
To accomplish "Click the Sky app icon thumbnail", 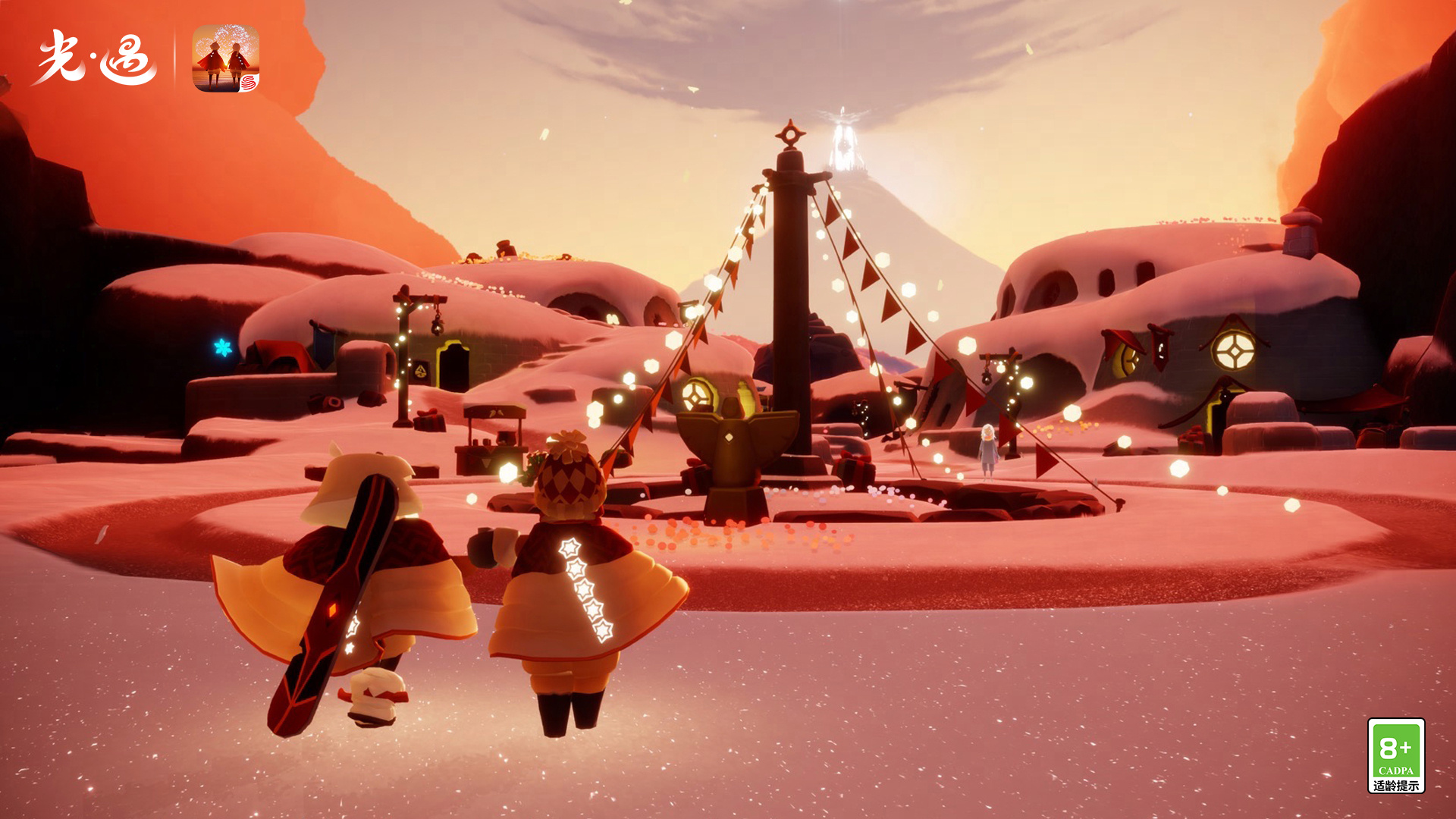I will click(225, 58).
